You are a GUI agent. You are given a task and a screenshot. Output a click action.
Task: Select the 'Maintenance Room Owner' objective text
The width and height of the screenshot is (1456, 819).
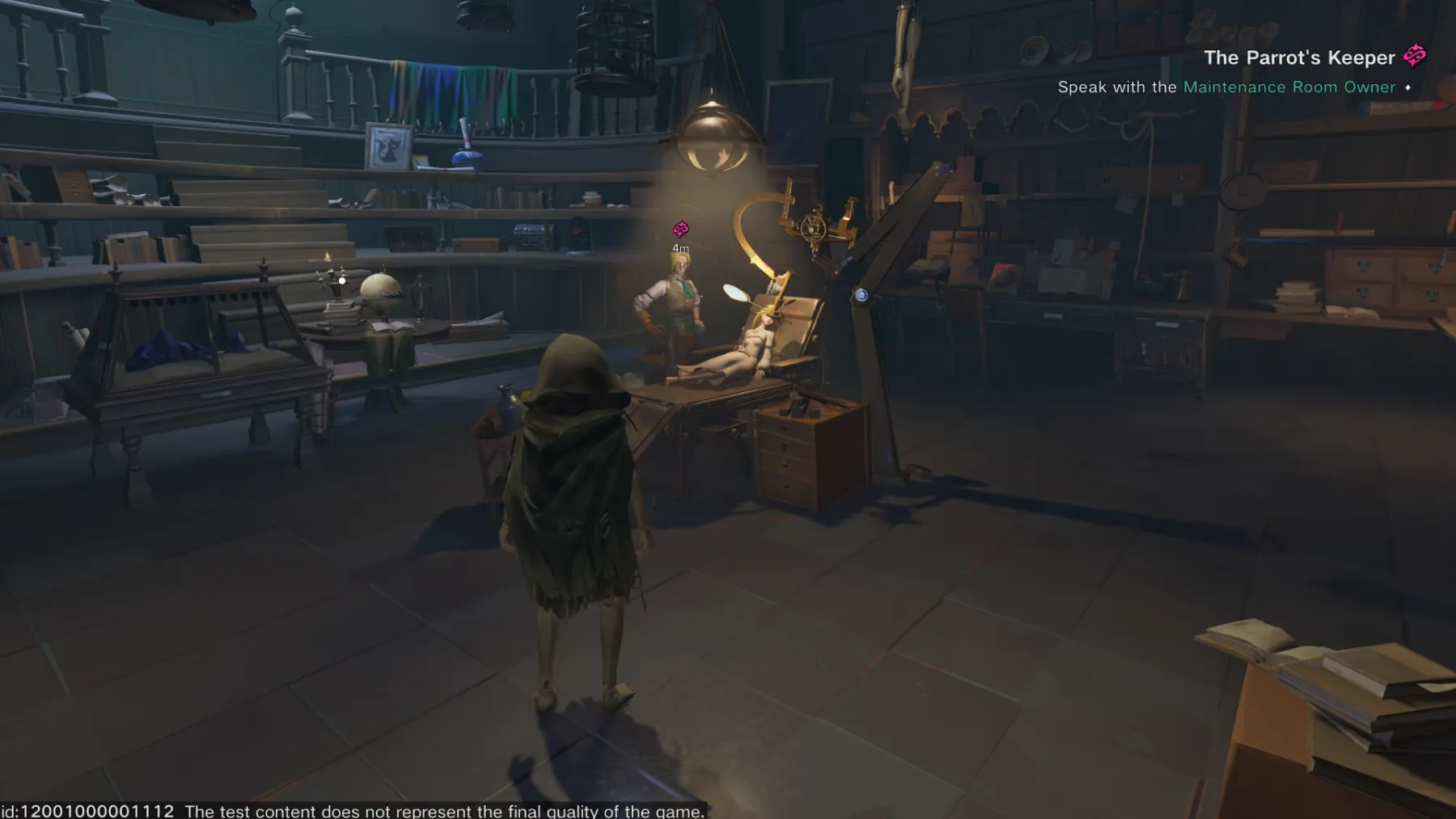1289,87
